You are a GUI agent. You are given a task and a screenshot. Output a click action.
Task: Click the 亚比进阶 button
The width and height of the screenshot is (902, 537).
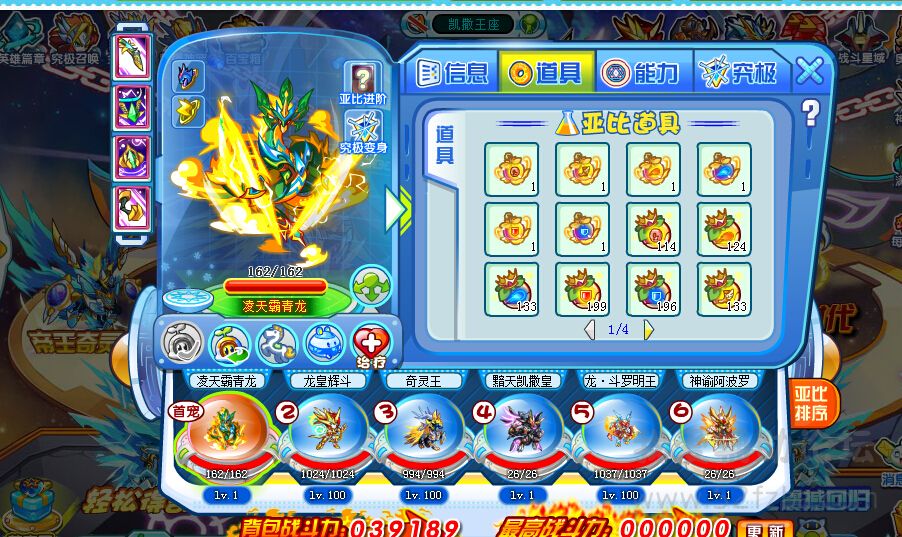[x=362, y=84]
